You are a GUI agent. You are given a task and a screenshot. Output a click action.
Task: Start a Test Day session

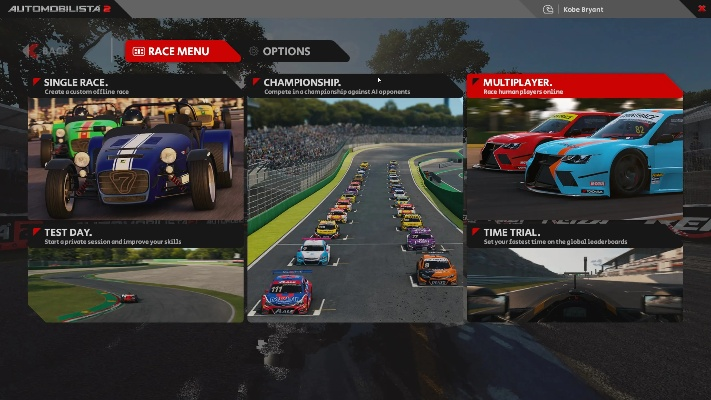tap(136, 275)
